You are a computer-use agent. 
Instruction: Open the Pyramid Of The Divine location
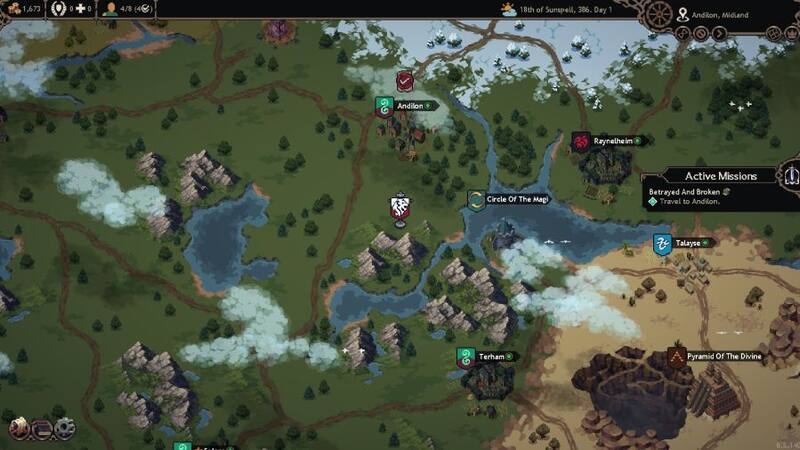(x=722, y=355)
